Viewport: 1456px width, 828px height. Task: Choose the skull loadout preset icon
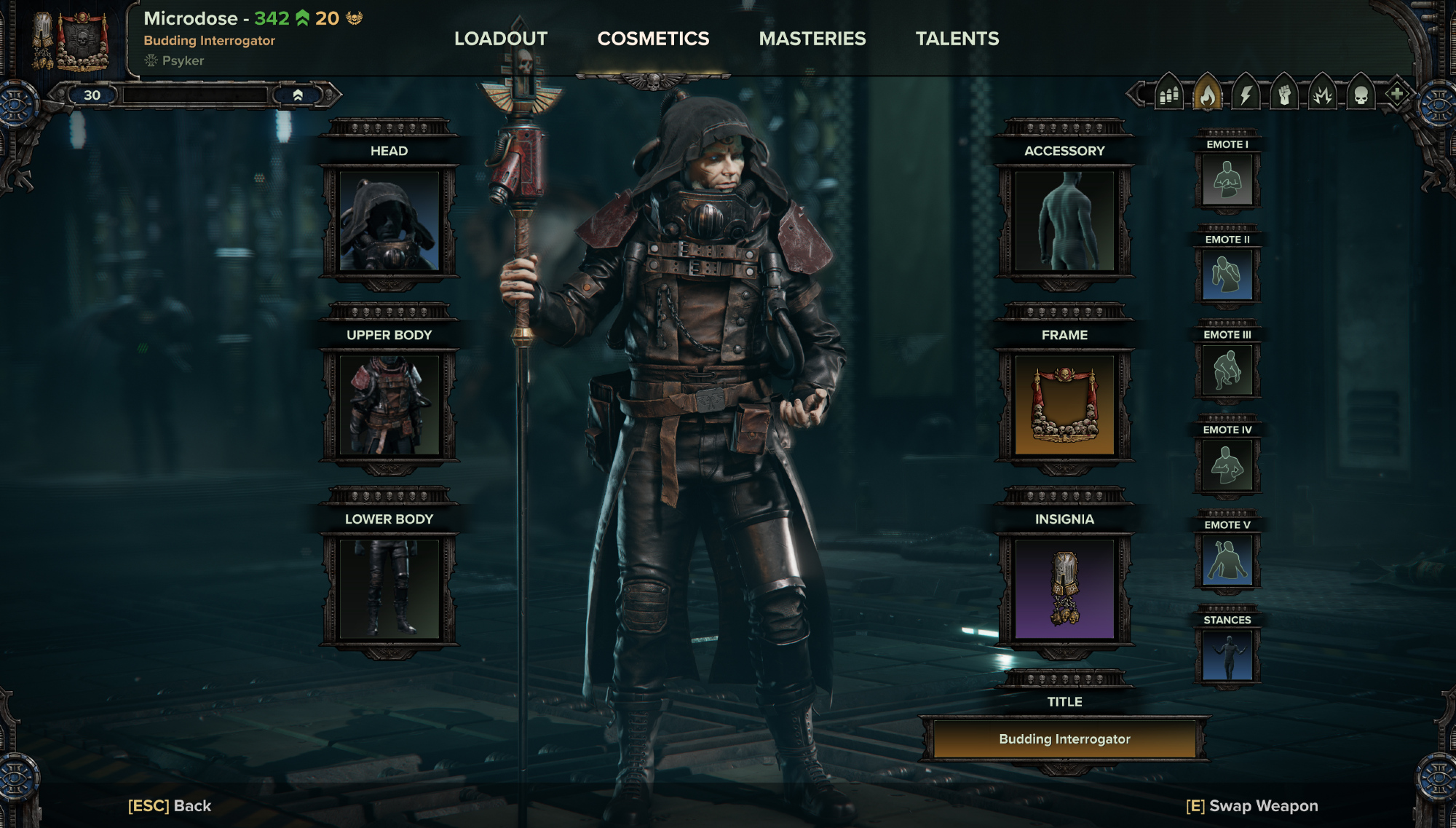[x=1361, y=95]
